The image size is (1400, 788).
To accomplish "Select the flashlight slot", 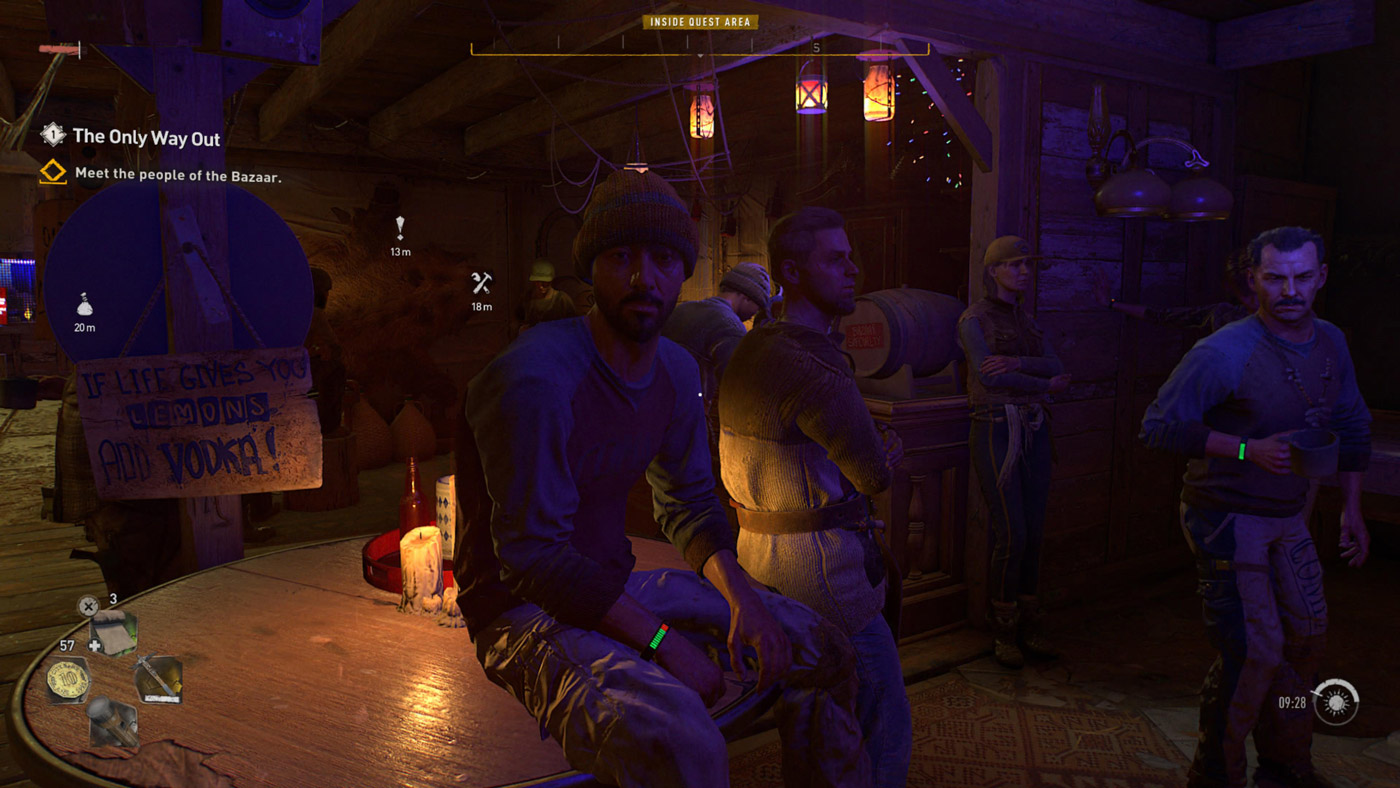I will click(x=112, y=722).
